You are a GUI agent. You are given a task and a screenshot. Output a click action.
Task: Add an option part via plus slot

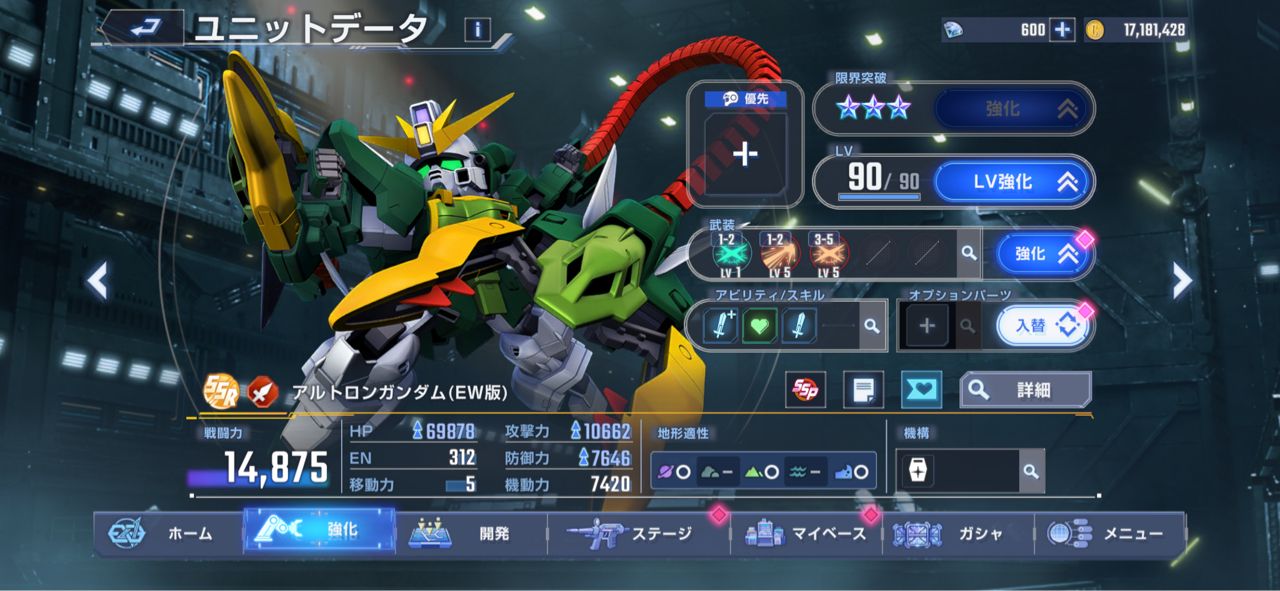[x=926, y=326]
